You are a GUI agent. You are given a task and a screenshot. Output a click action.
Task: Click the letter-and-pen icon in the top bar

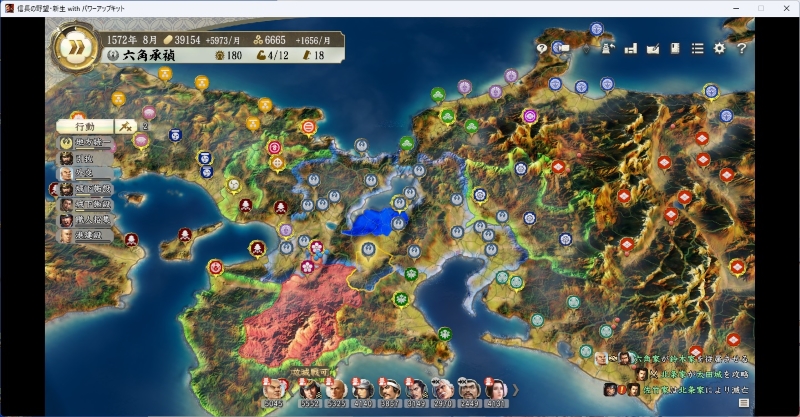653,48
